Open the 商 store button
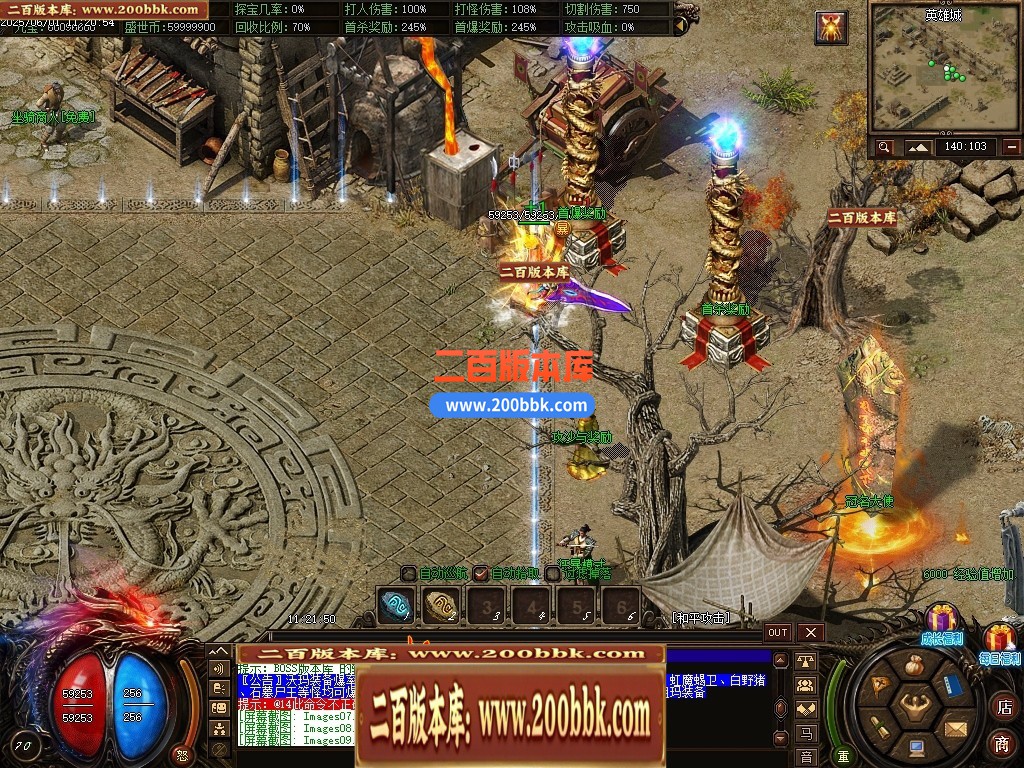This screenshot has height=768, width=1024. pos(1003,743)
